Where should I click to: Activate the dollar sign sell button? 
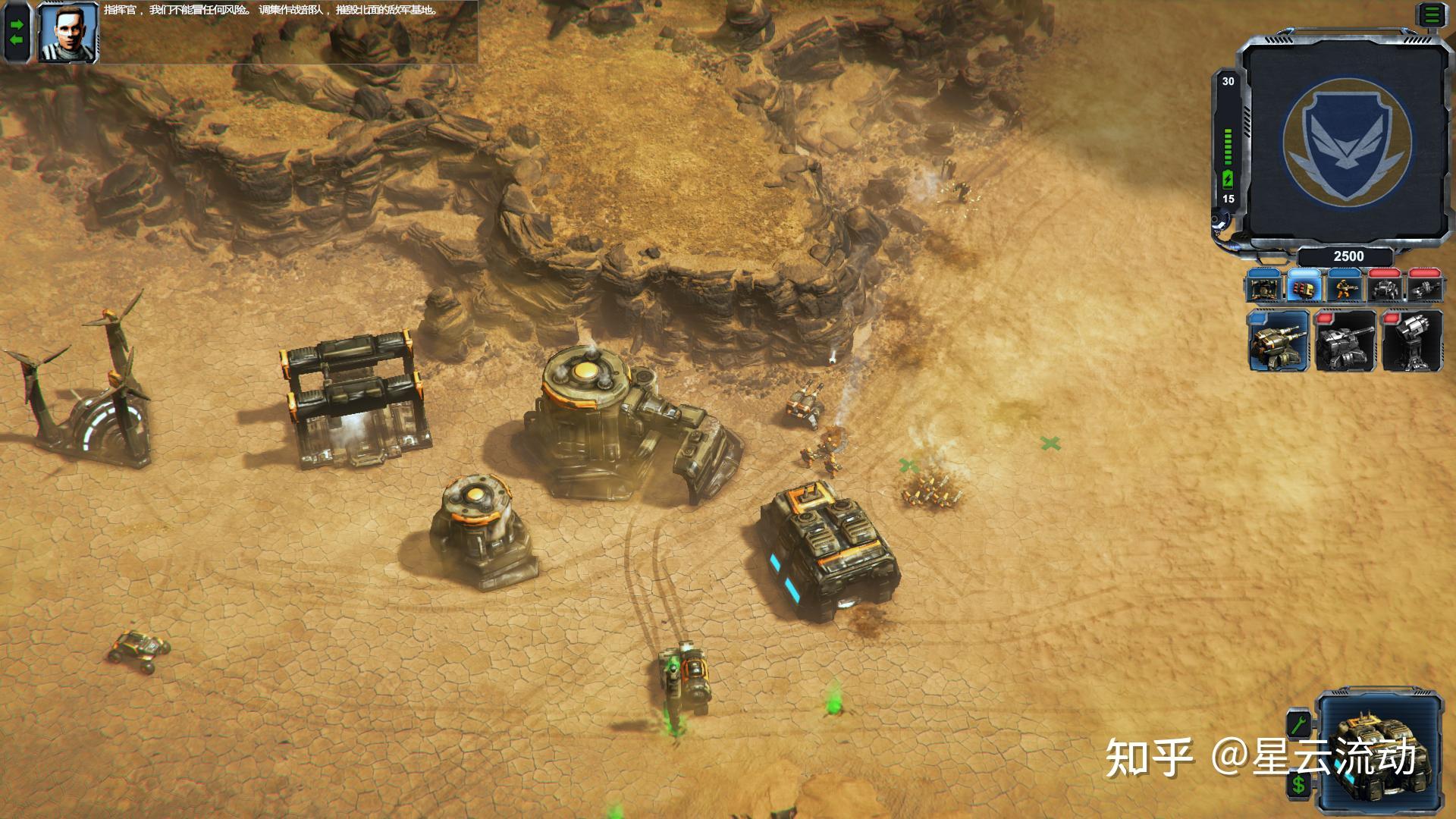point(1299,783)
